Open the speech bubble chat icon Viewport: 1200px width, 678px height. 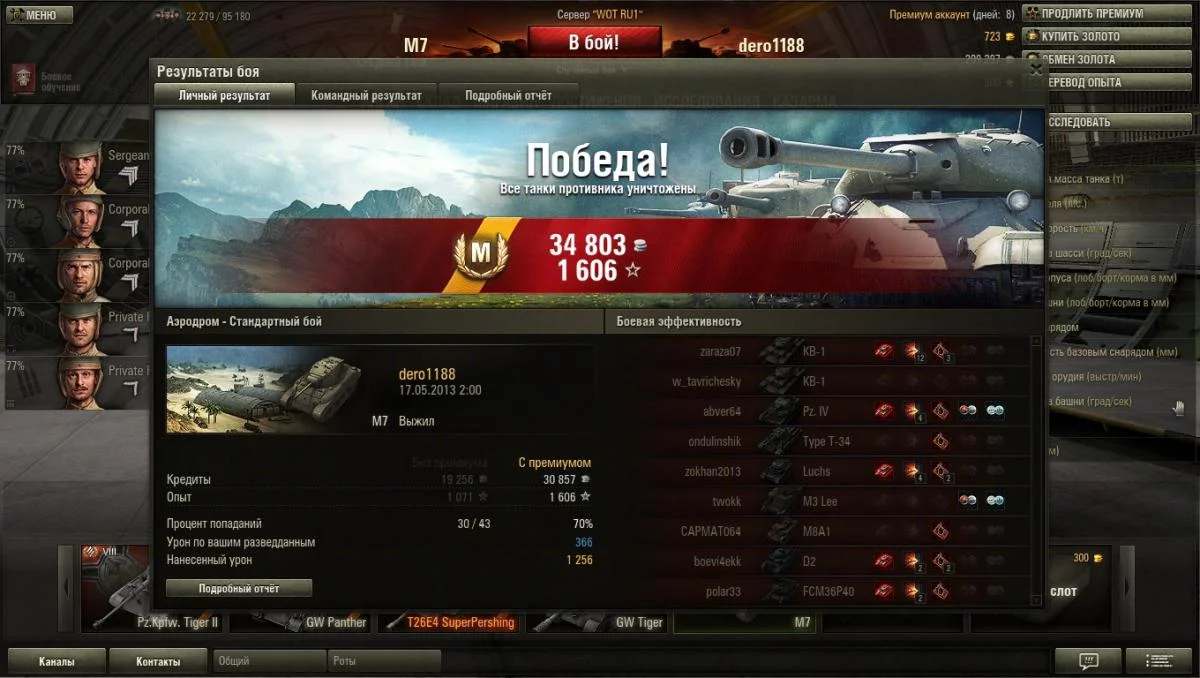[1088, 661]
